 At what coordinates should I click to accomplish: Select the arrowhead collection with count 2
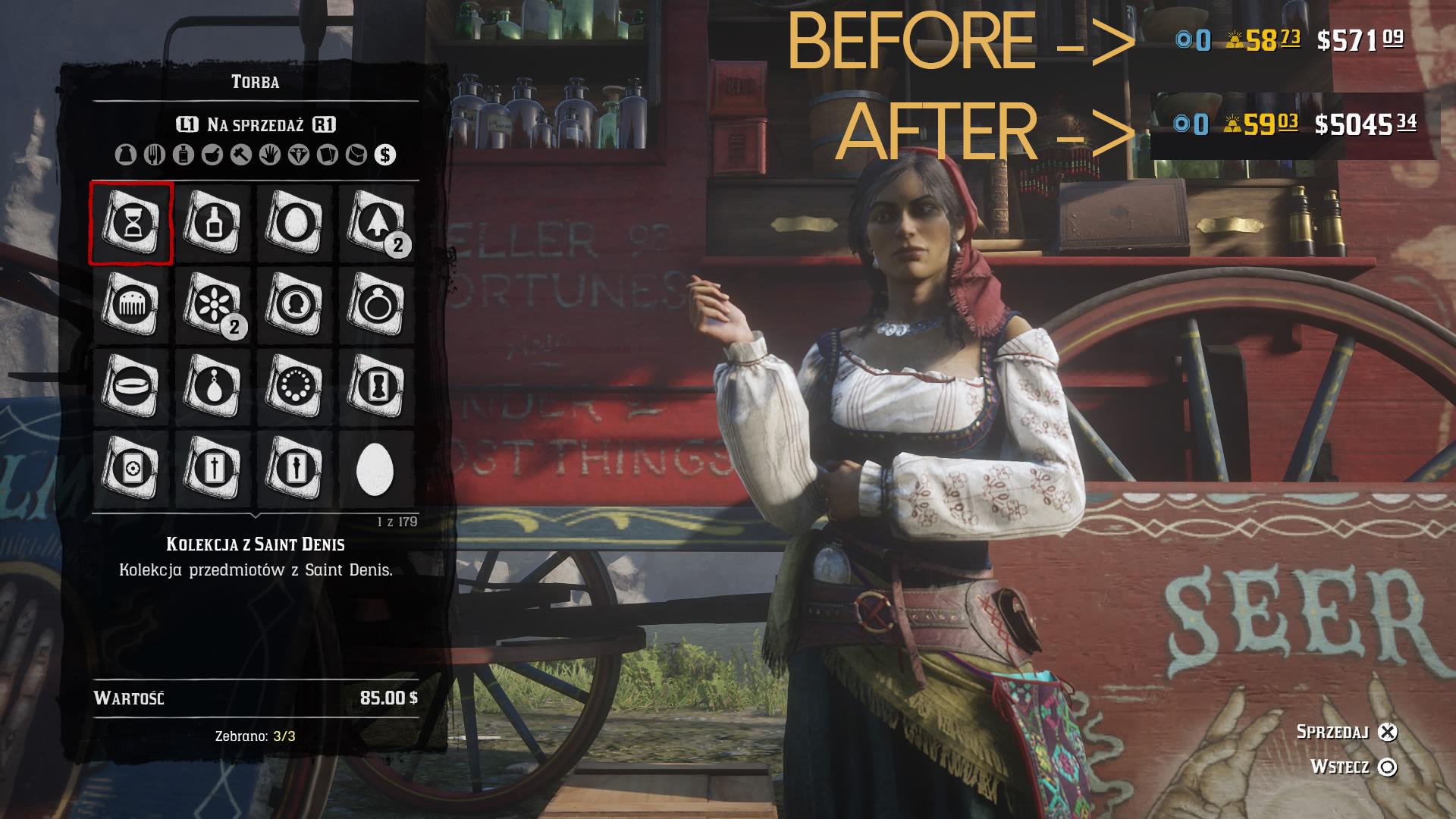pos(375,223)
